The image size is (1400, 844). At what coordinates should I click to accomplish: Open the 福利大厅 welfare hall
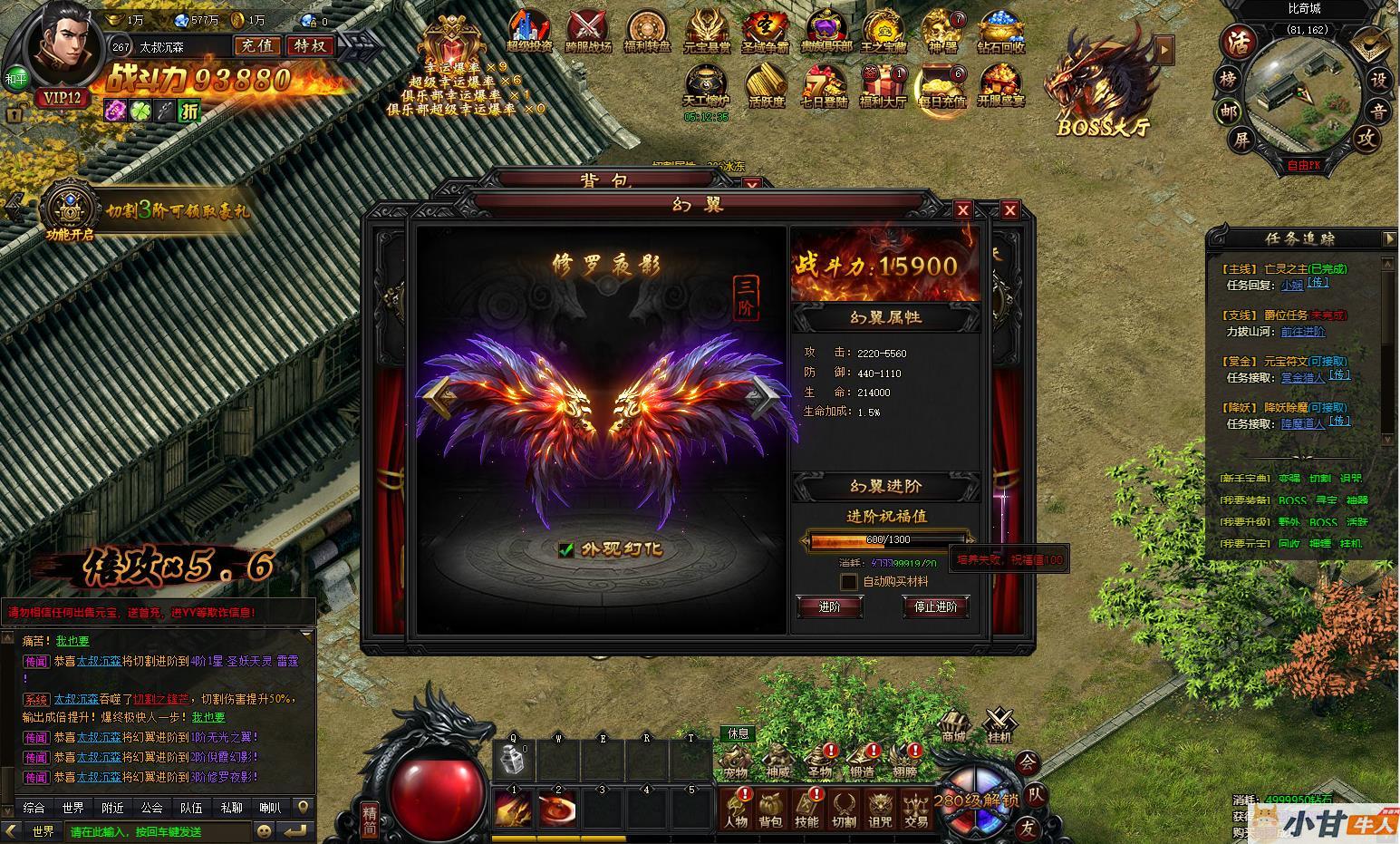(882, 88)
